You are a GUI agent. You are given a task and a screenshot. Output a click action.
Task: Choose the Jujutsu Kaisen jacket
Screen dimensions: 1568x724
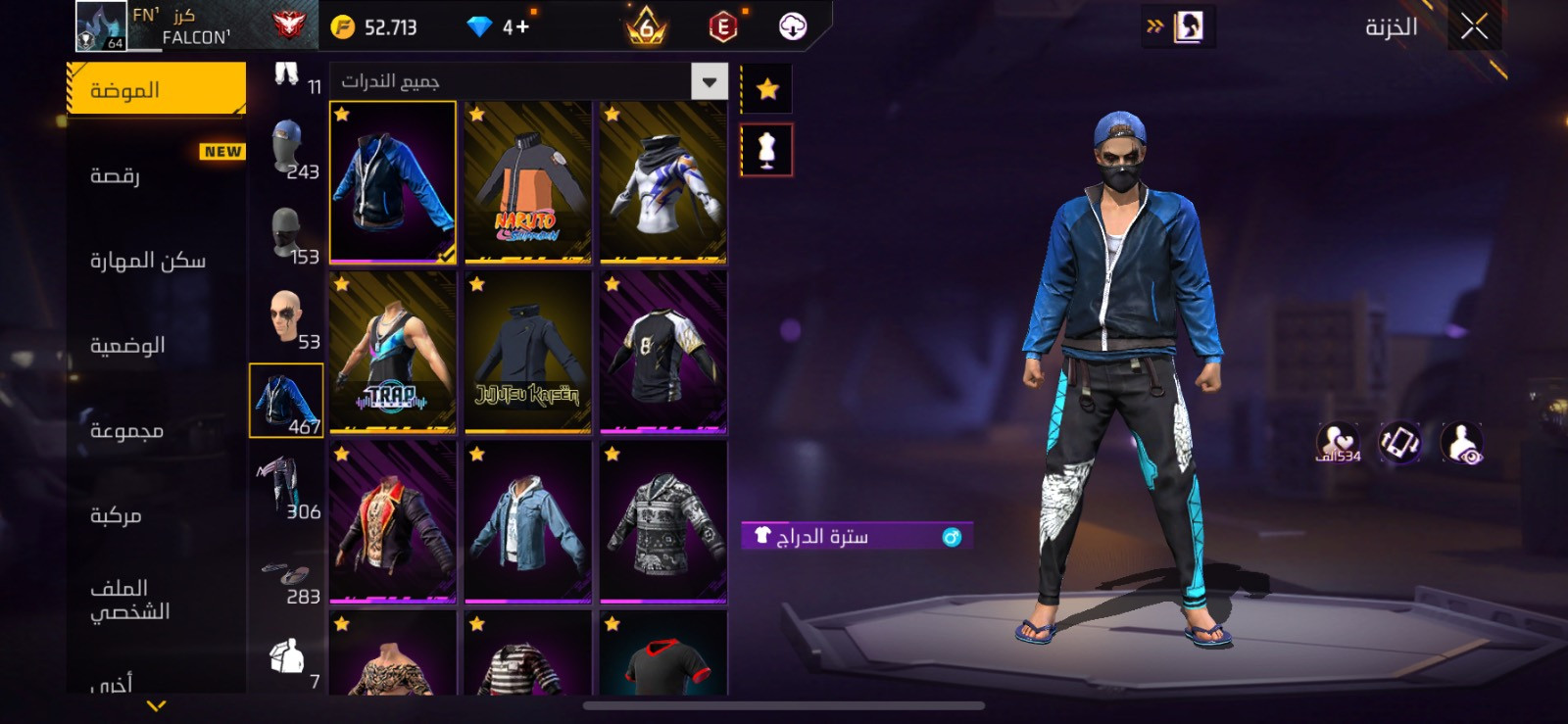pyautogui.click(x=528, y=353)
